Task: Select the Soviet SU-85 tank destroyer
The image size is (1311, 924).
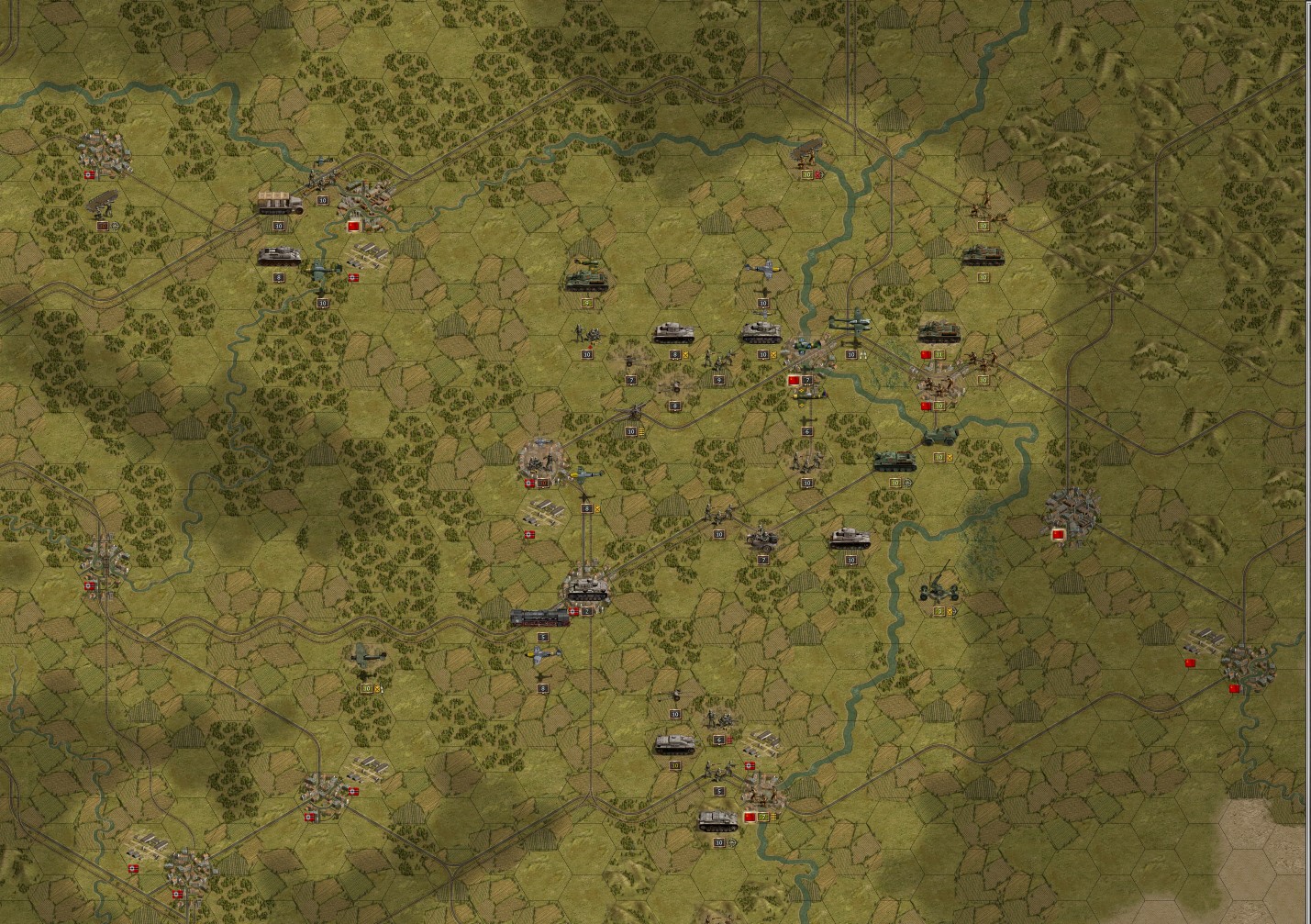Action: coord(894,462)
